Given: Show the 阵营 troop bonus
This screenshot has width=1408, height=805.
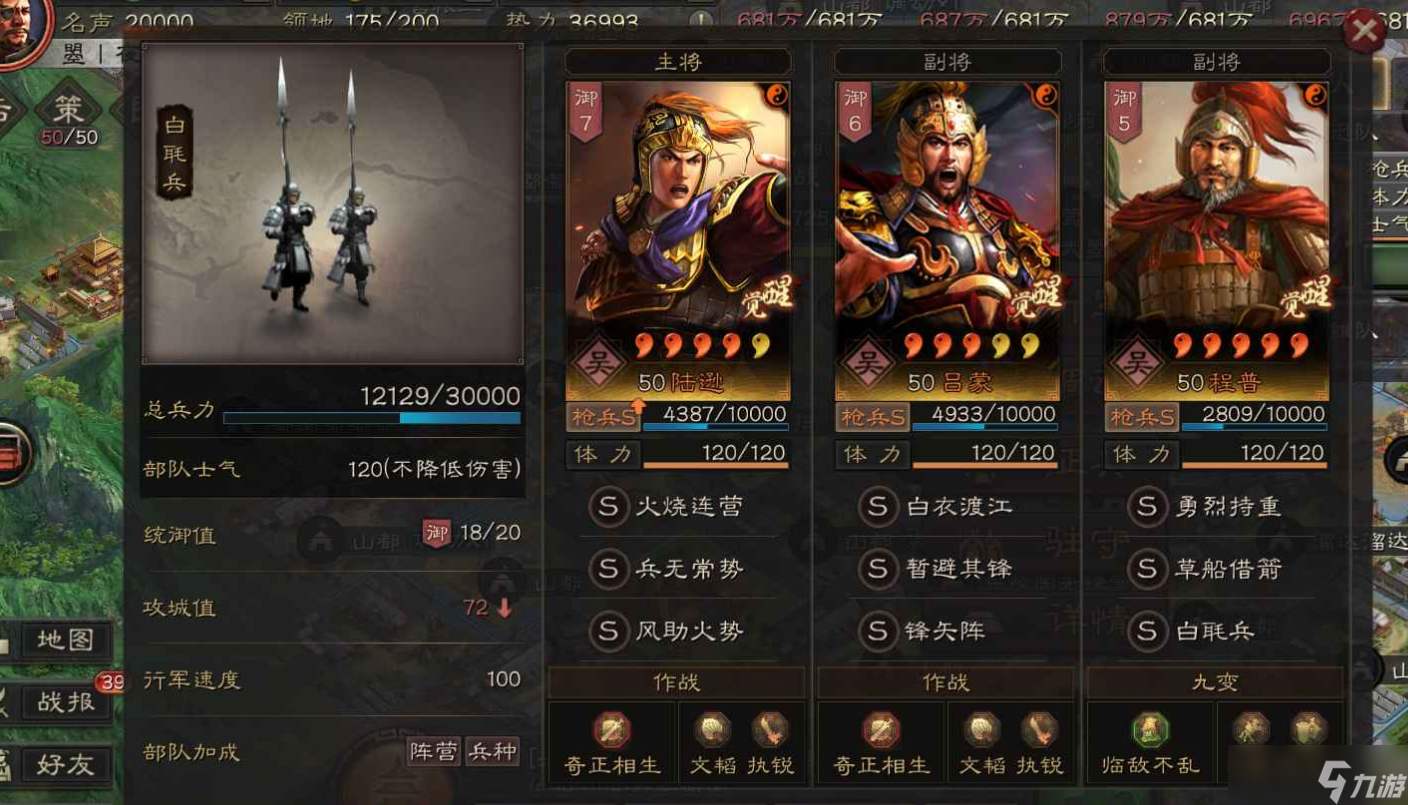Looking at the screenshot, I should (x=434, y=752).
